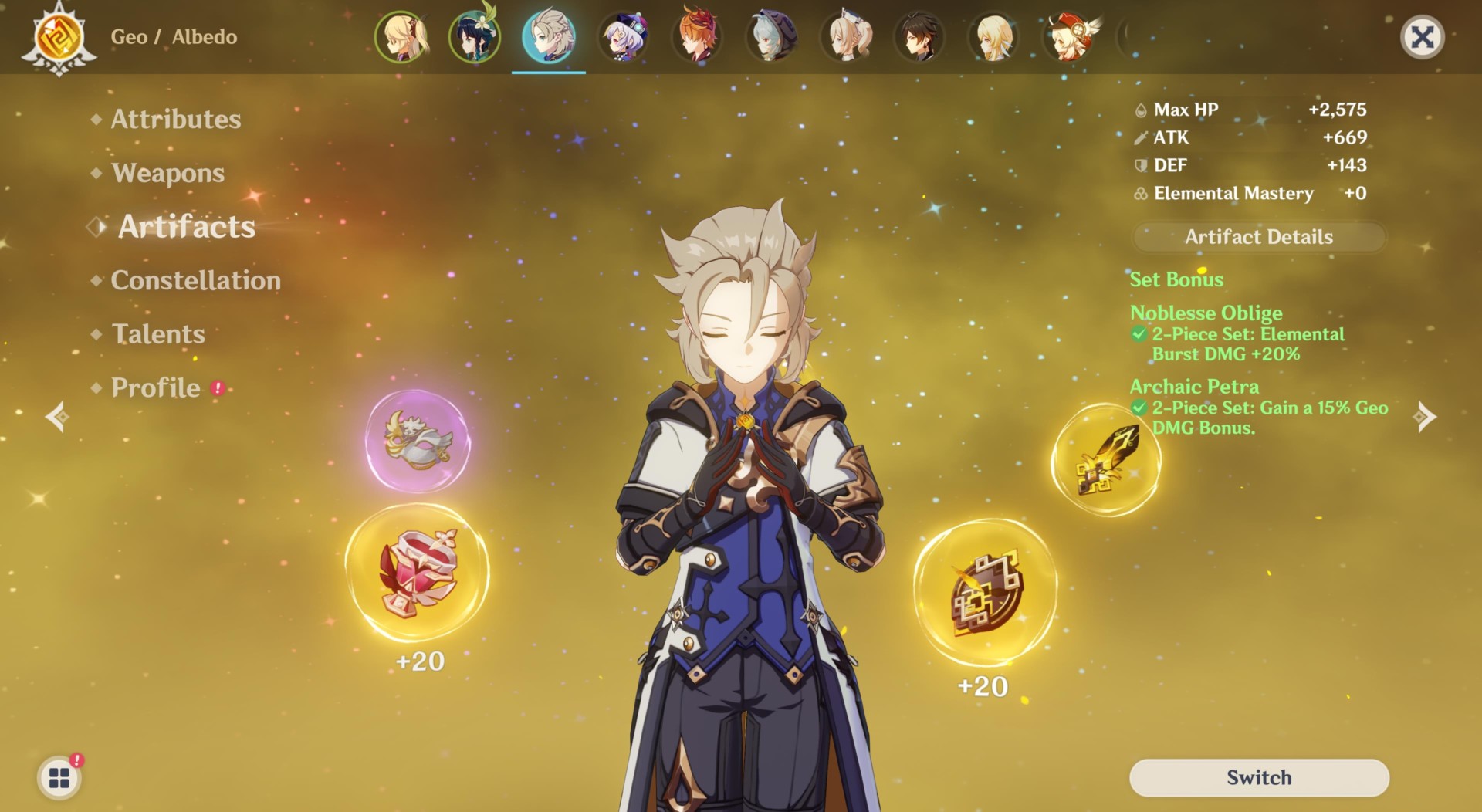Select the golden sands timepiece artifact
The width and height of the screenshot is (1482, 812).
pyautogui.click(x=985, y=592)
